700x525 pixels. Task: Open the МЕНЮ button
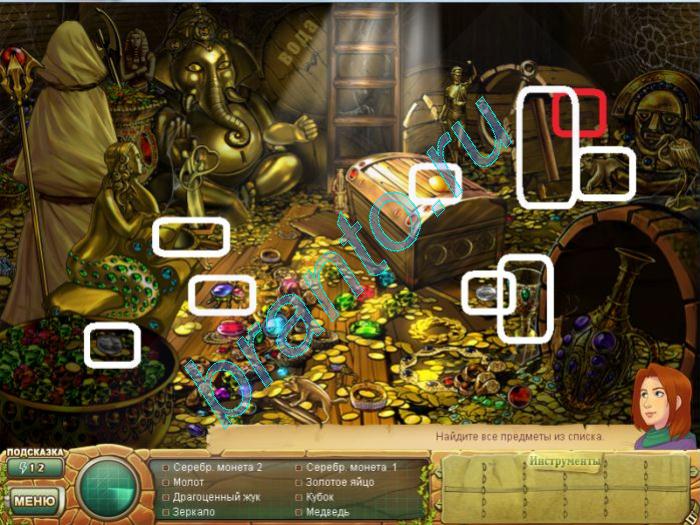click(x=34, y=499)
